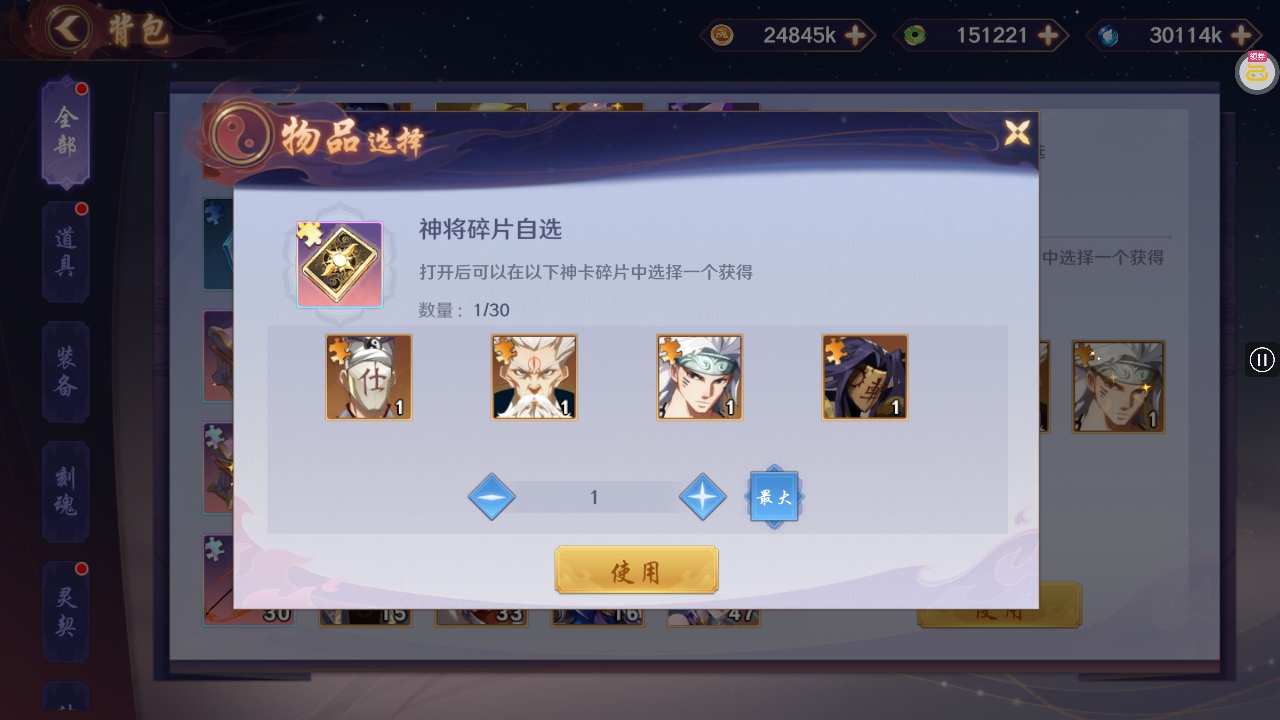Select the headband ninja fragment
Screen dimensions: 1280x720
tap(699, 378)
